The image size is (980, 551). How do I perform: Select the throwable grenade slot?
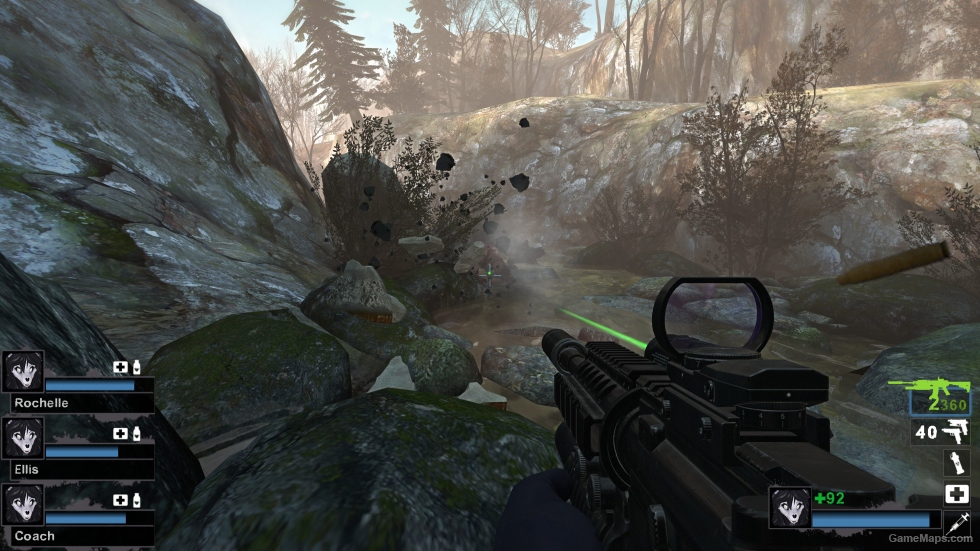pyautogui.click(x=957, y=463)
